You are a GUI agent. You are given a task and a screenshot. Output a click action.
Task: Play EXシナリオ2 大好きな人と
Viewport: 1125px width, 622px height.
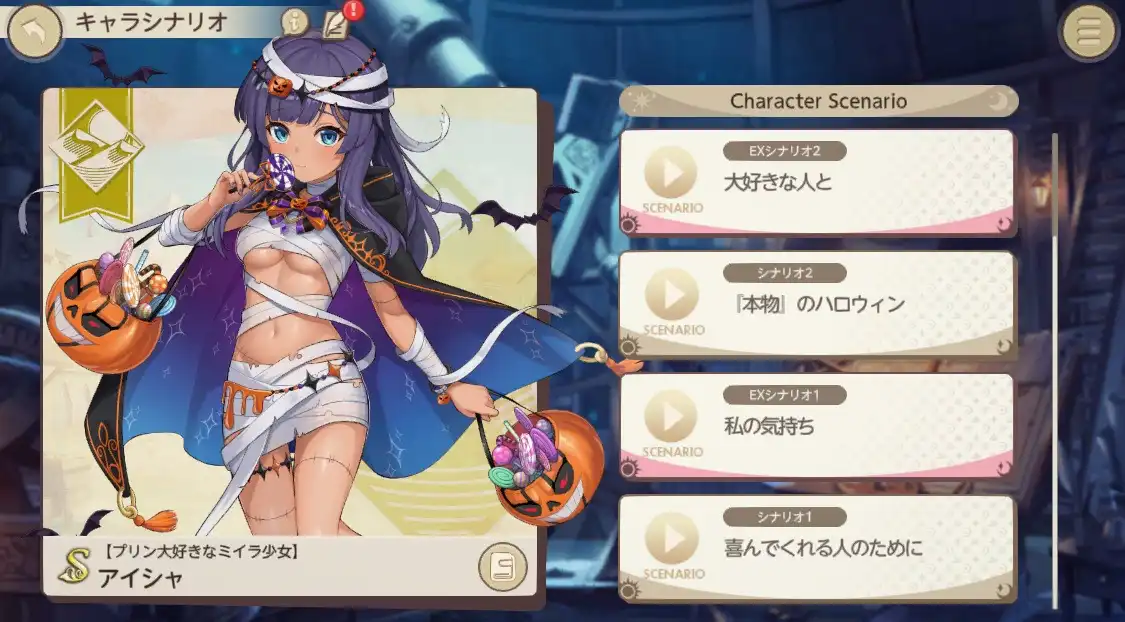(x=671, y=173)
